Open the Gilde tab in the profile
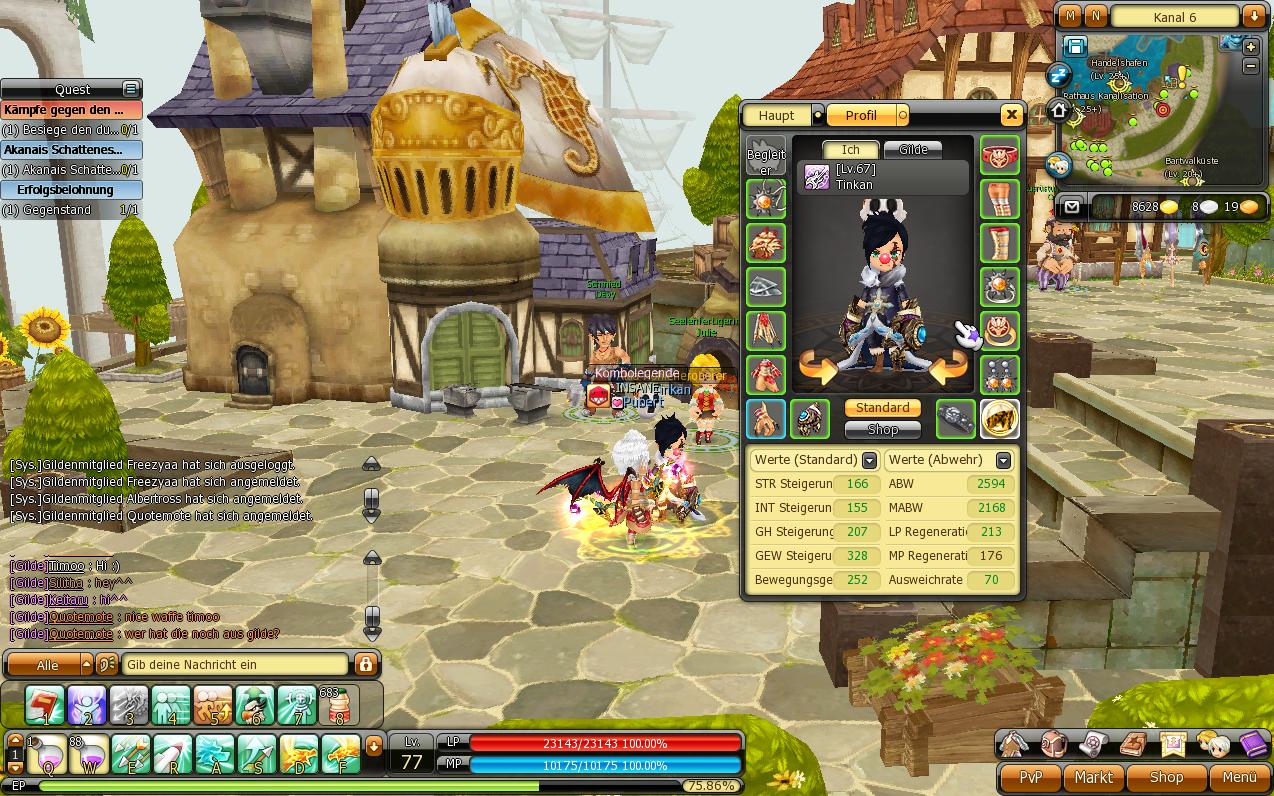 click(x=913, y=150)
